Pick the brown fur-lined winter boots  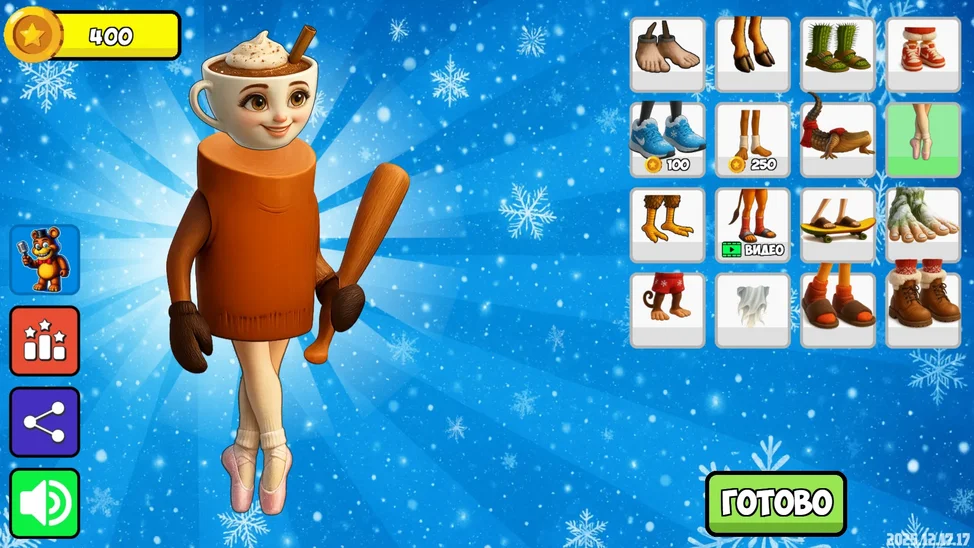(923, 310)
